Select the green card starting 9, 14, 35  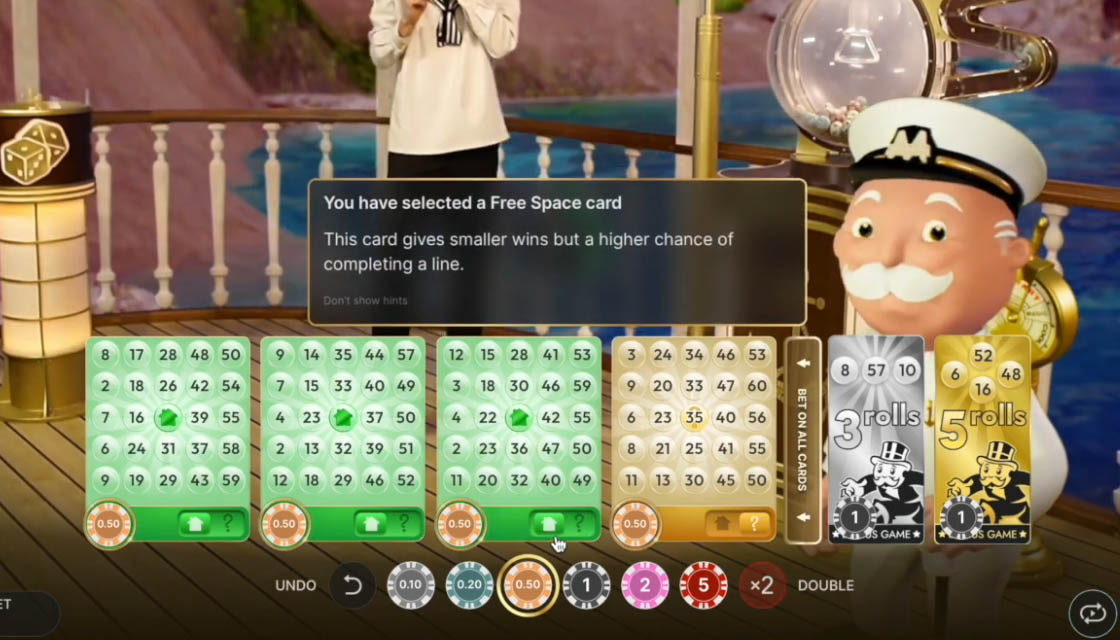pyautogui.click(x=343, y=418)
